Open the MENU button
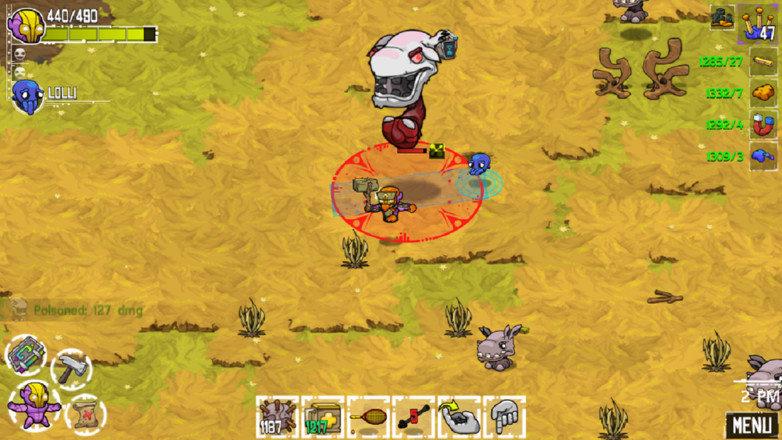Screen dimensions: 782x440 [x=751, y=423]
